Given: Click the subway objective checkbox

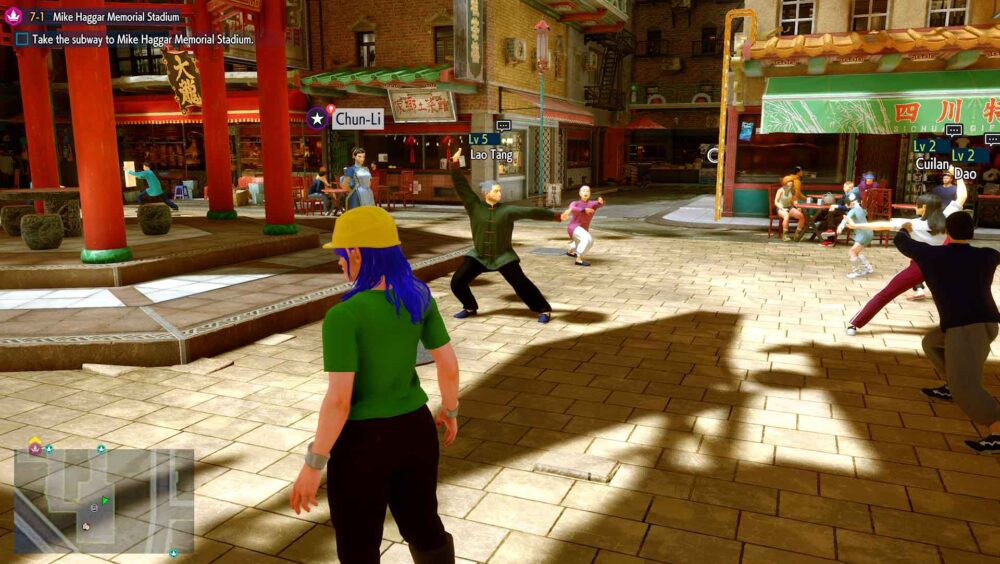Looking at the screenshot, I should [x=21, y=39].
